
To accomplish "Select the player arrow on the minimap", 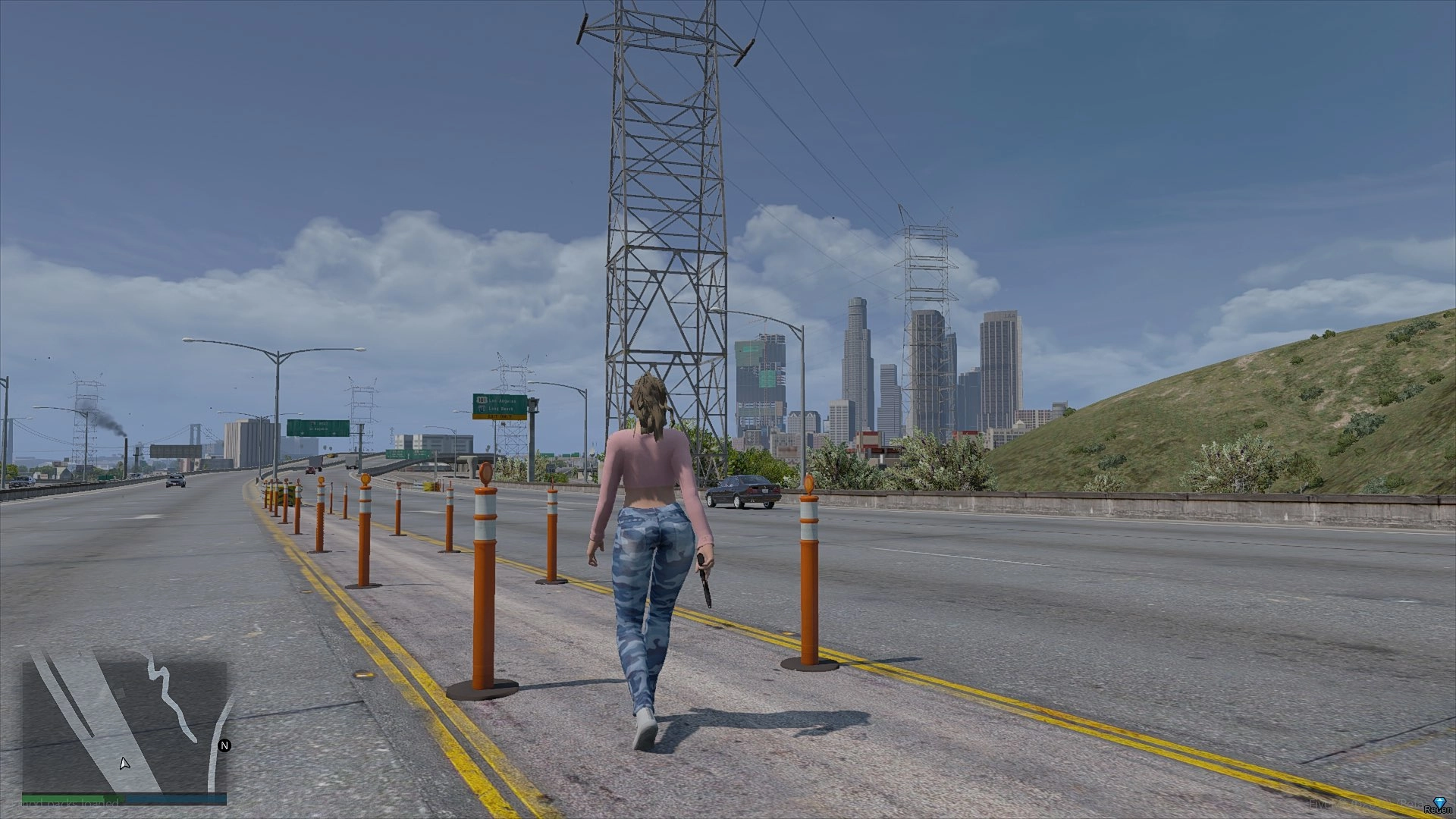I will [x=124, y=764].
